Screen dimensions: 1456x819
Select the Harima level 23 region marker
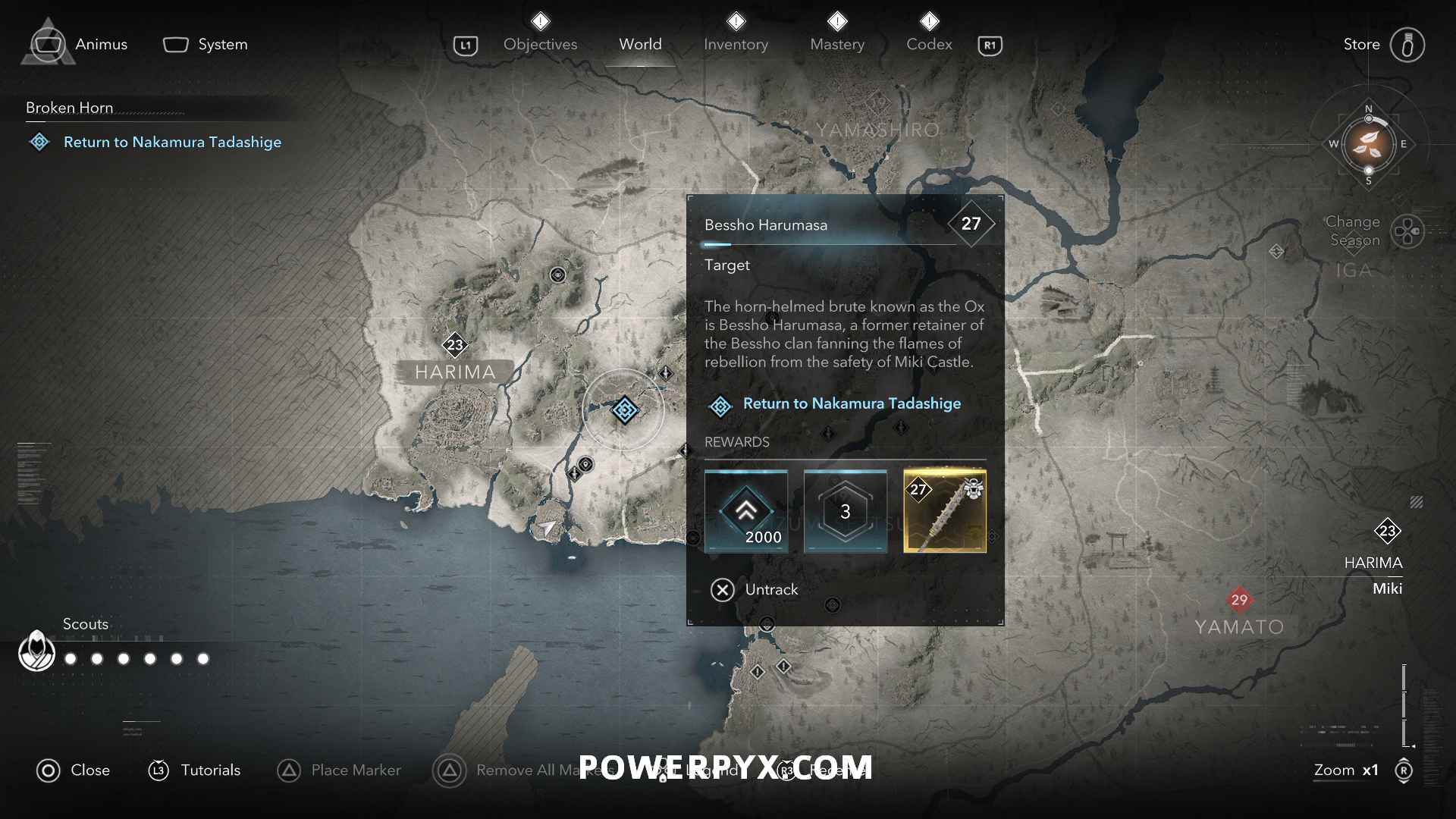point(455,345)
